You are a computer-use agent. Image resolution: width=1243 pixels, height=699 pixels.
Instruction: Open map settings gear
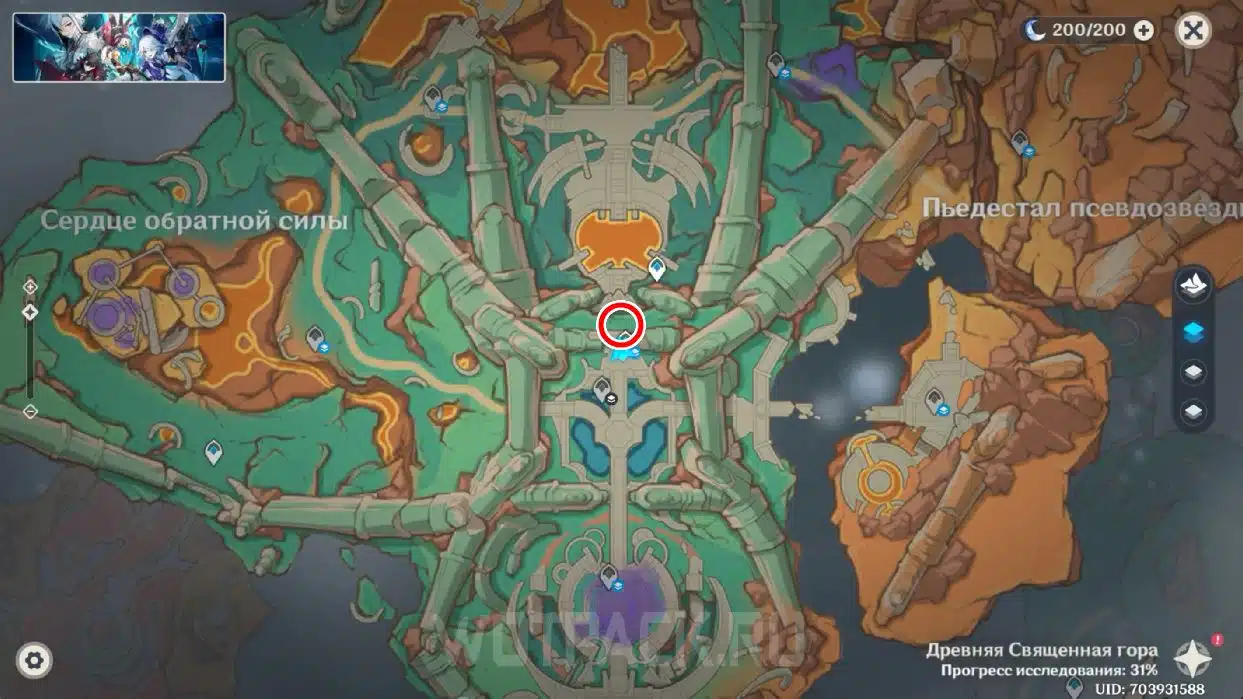pos(35,660)
